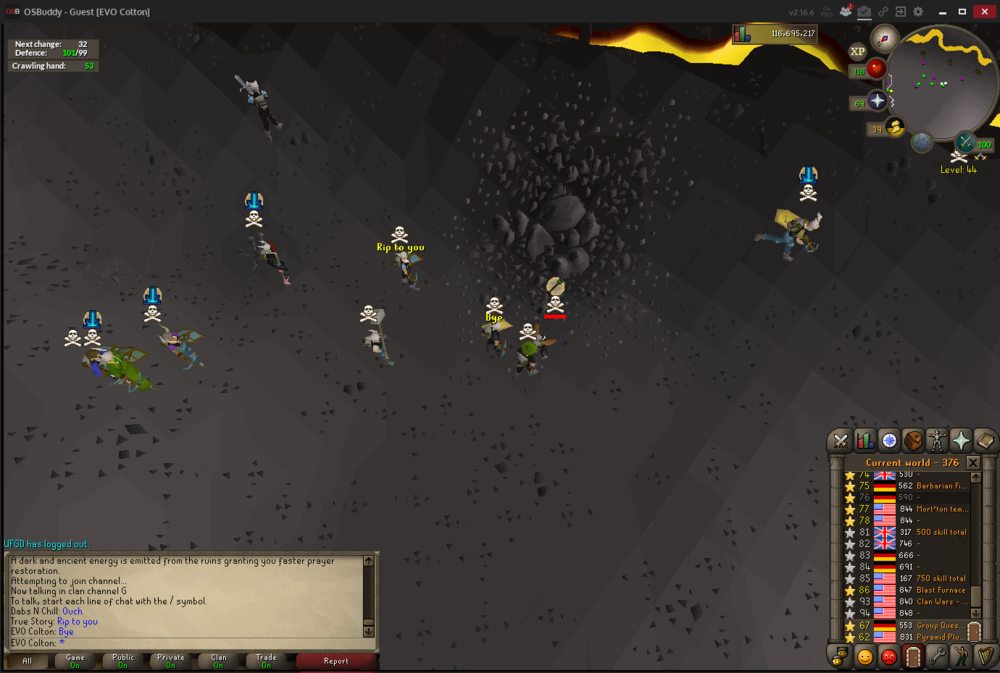Open the Report player button
The width and height of the screenshot is (1000, 673).
[x=336, y=660]
